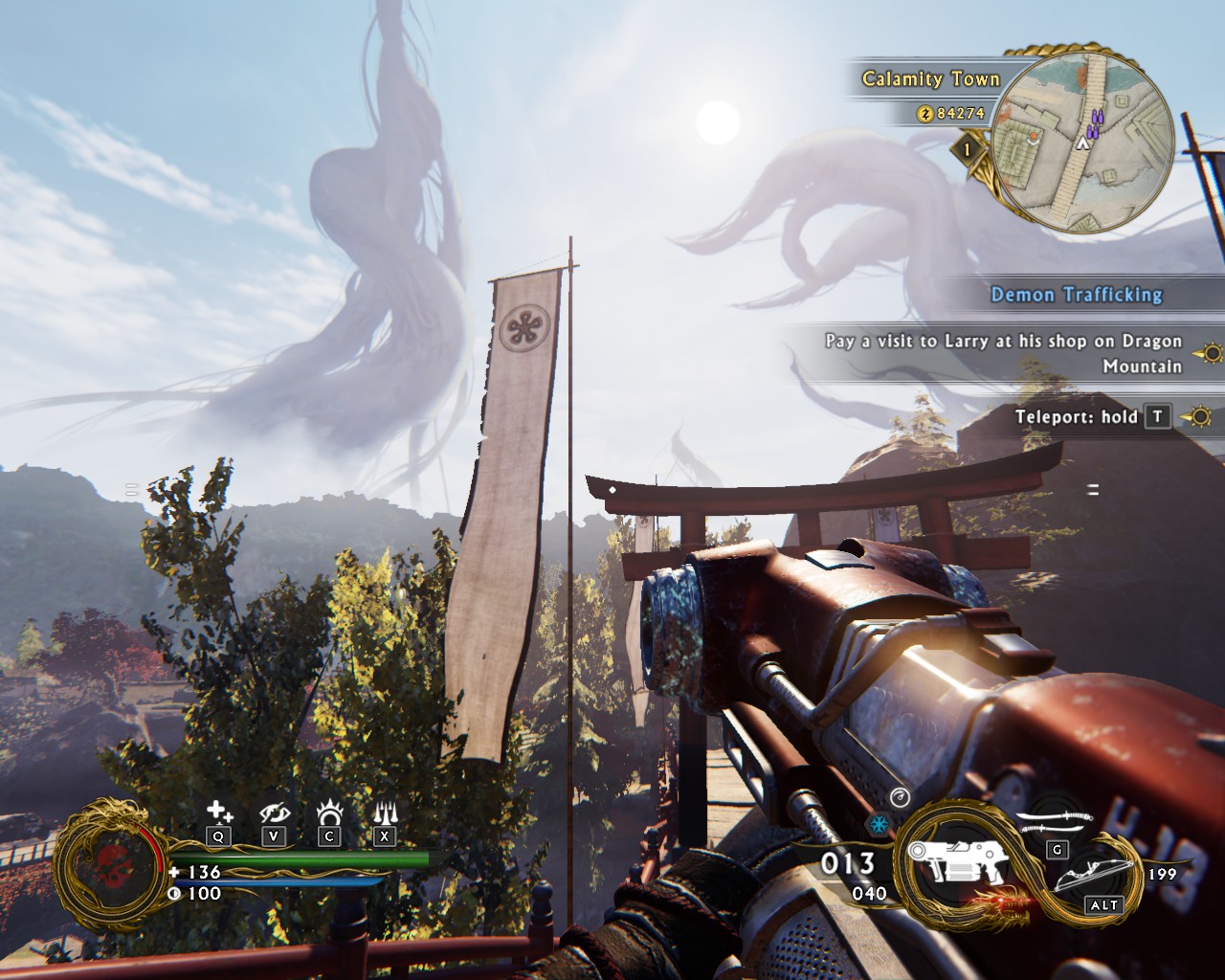Click the gauge dial weapon modifier icon
The width and height of the screenshot is (1225, 980).
[899, 796]
